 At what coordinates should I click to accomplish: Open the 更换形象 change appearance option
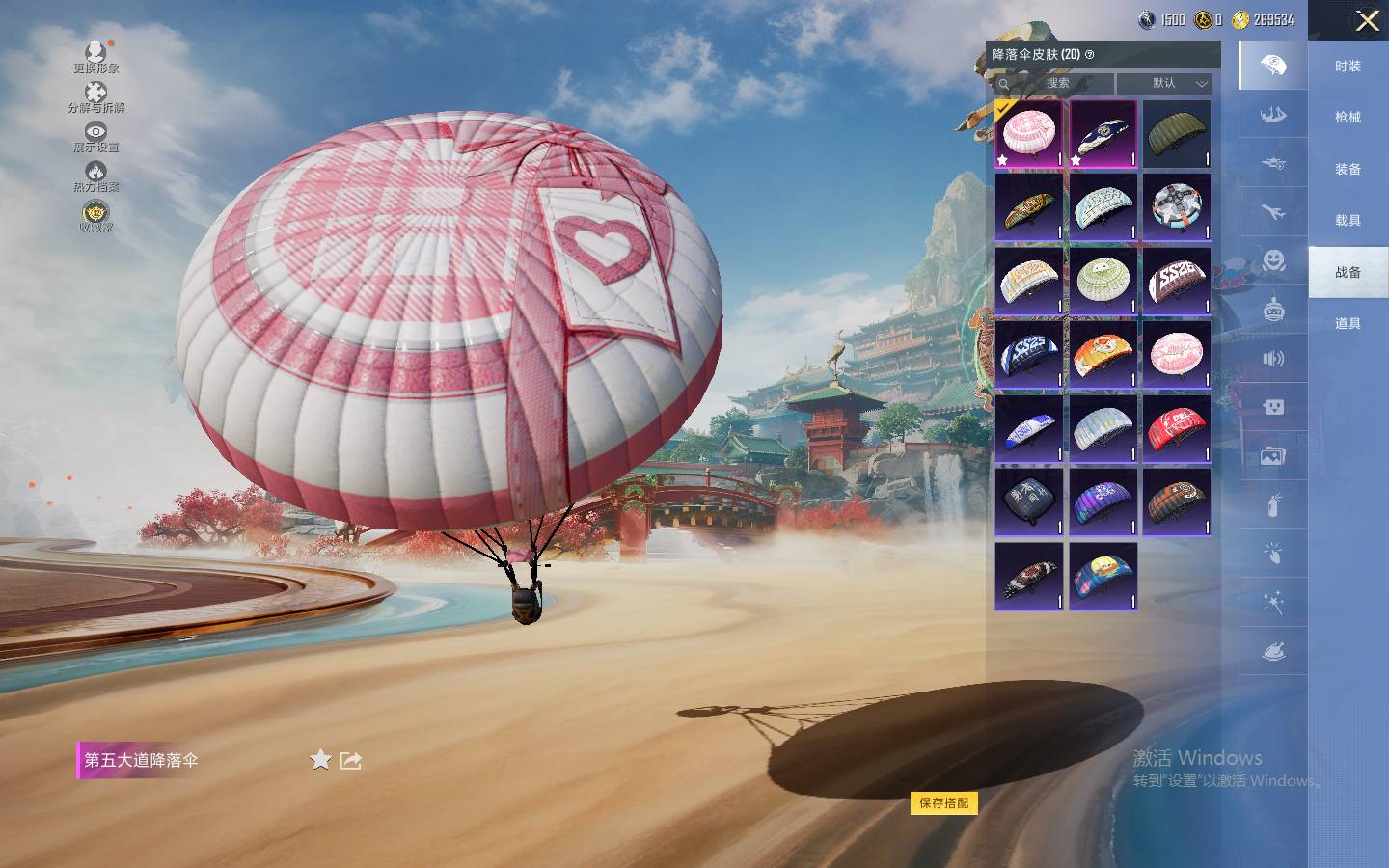coord(96,56)
